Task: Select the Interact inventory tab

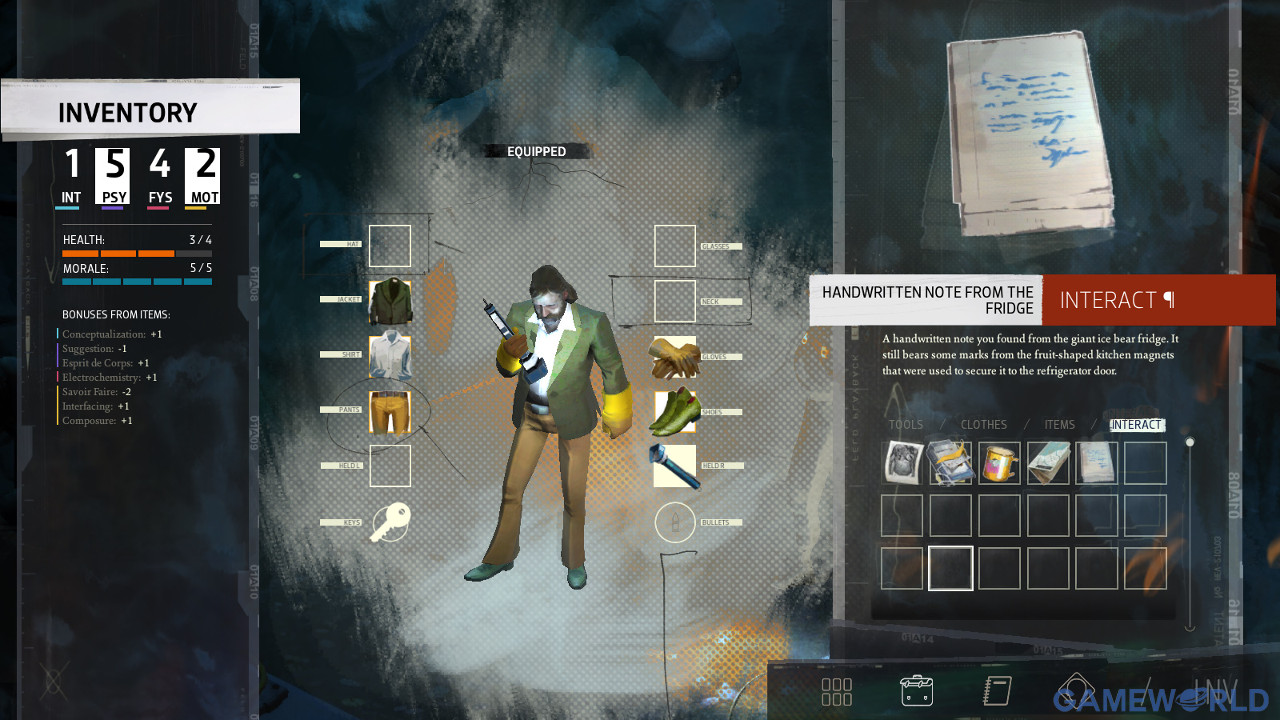Action: (x=1136, y=425)
